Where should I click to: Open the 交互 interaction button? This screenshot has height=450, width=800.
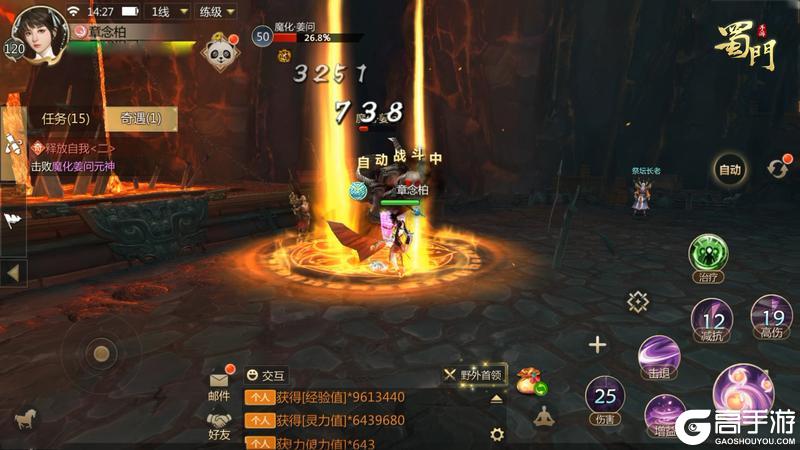coord(266,376)
